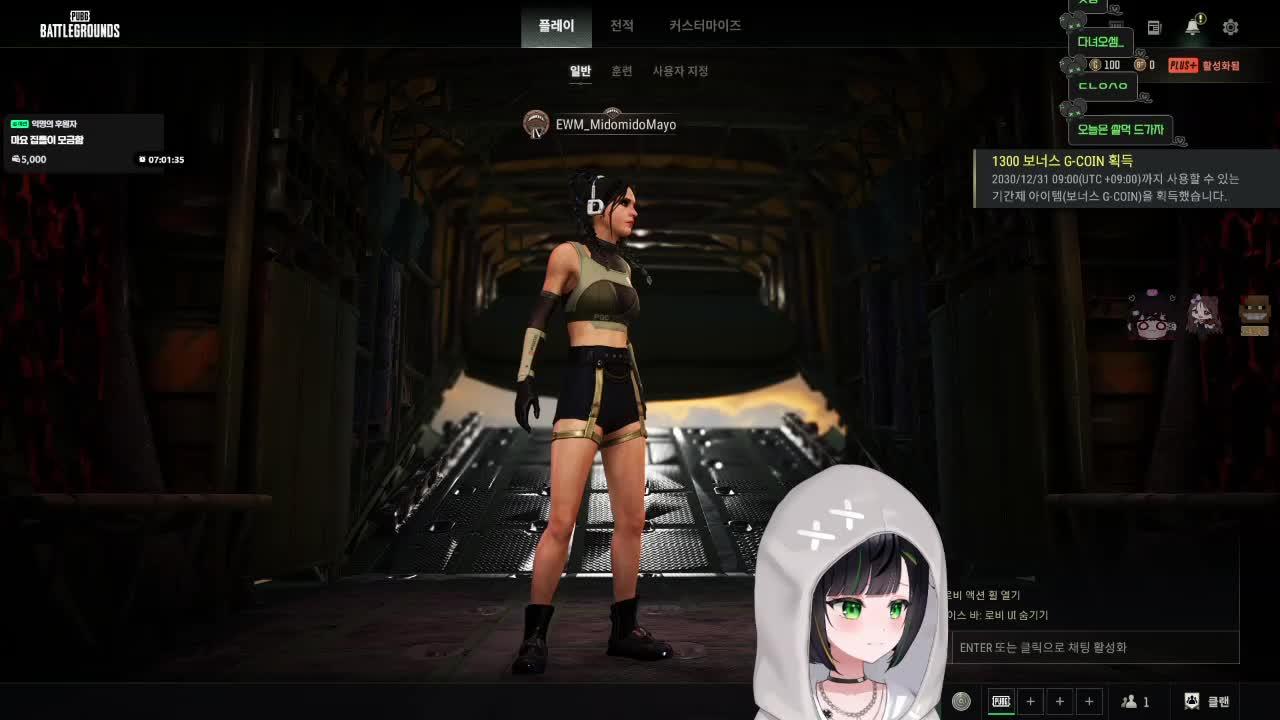This screenshot has height=720, width=1280.
Task: Open the news panel icon
Action: tap(1153, 27)
